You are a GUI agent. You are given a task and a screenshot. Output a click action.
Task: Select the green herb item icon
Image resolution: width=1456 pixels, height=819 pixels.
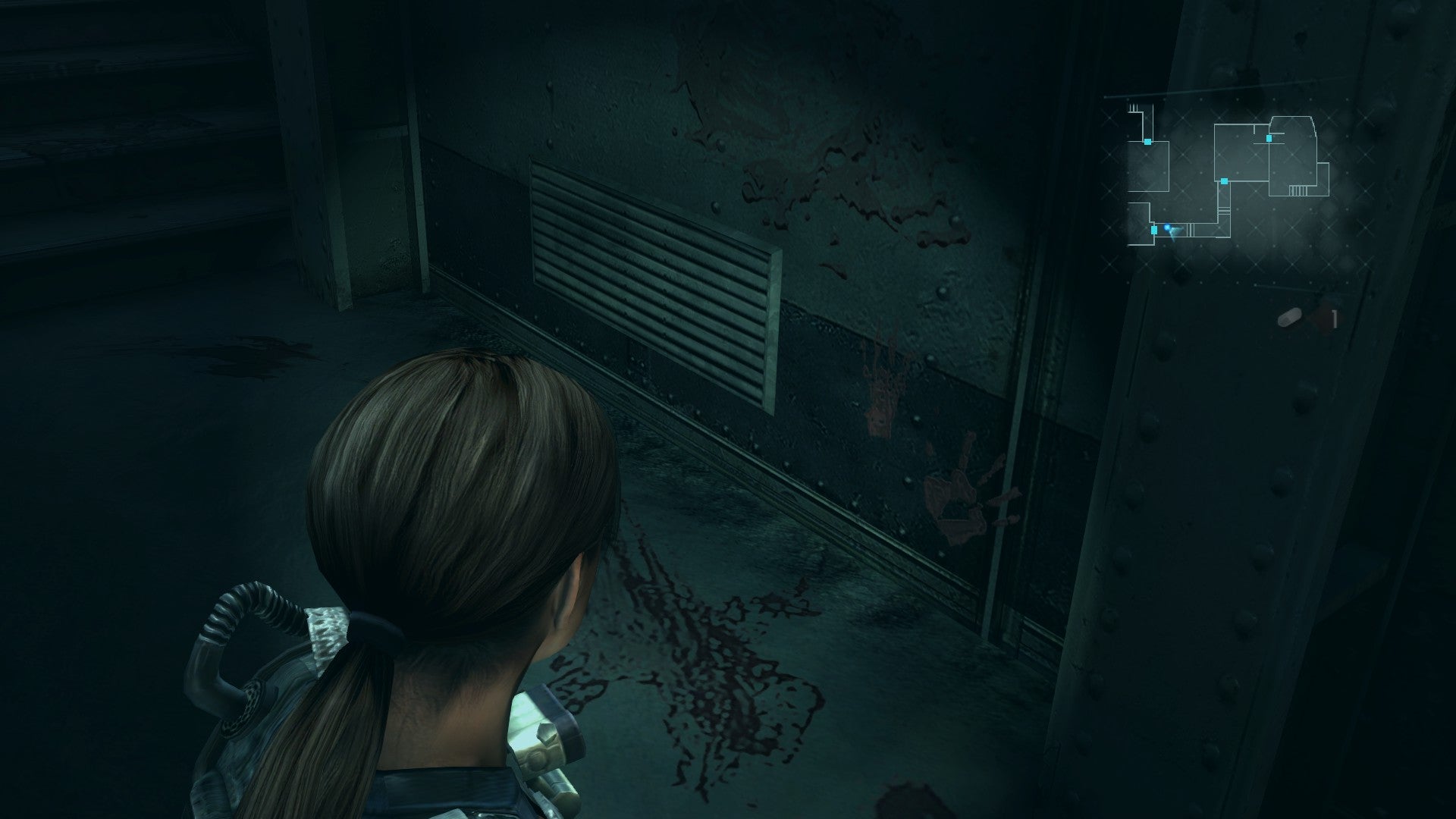(x=1290, y=317)
